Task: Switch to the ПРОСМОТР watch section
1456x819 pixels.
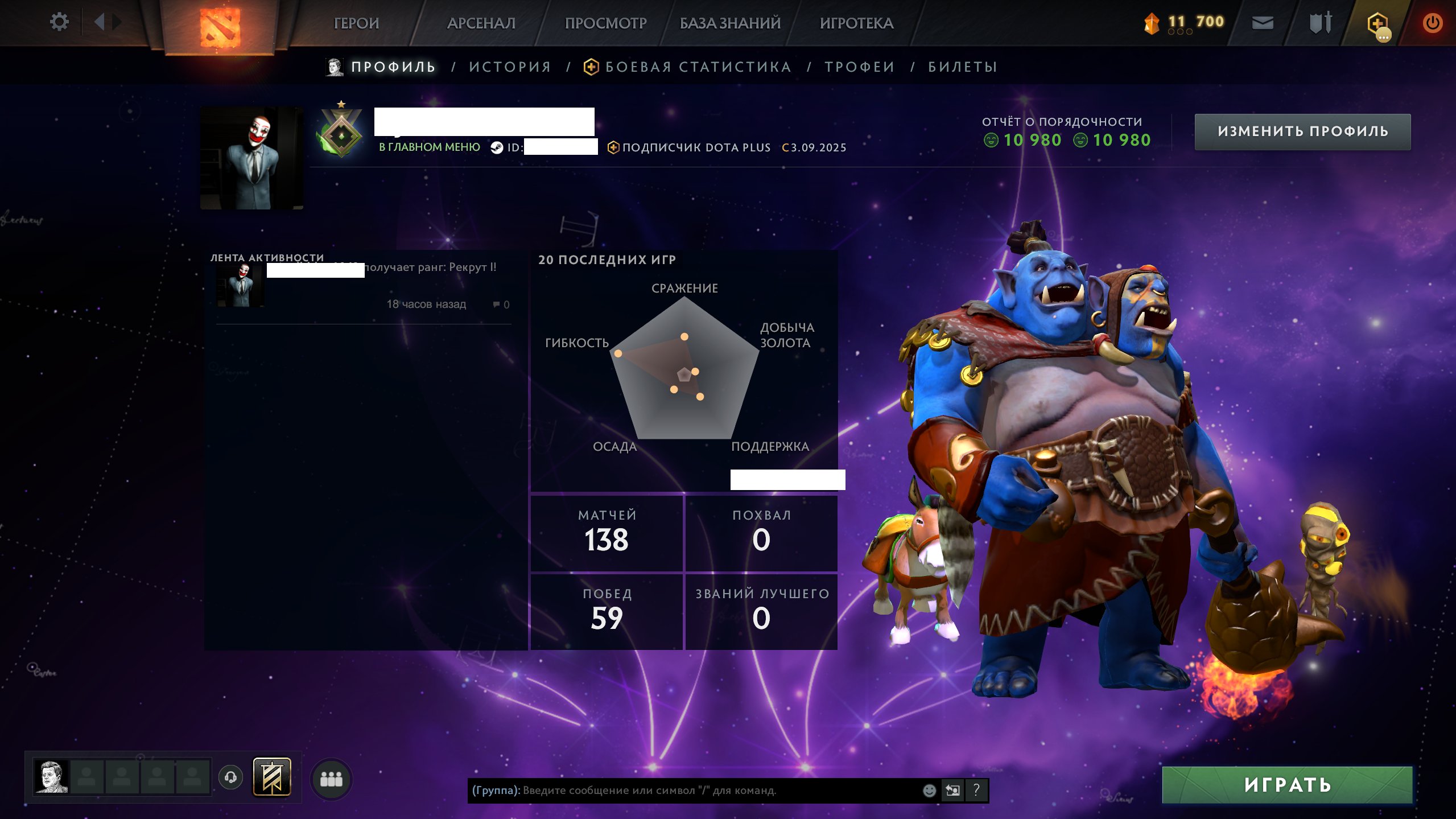Action: pyautogui.click(x=605, y=23)
